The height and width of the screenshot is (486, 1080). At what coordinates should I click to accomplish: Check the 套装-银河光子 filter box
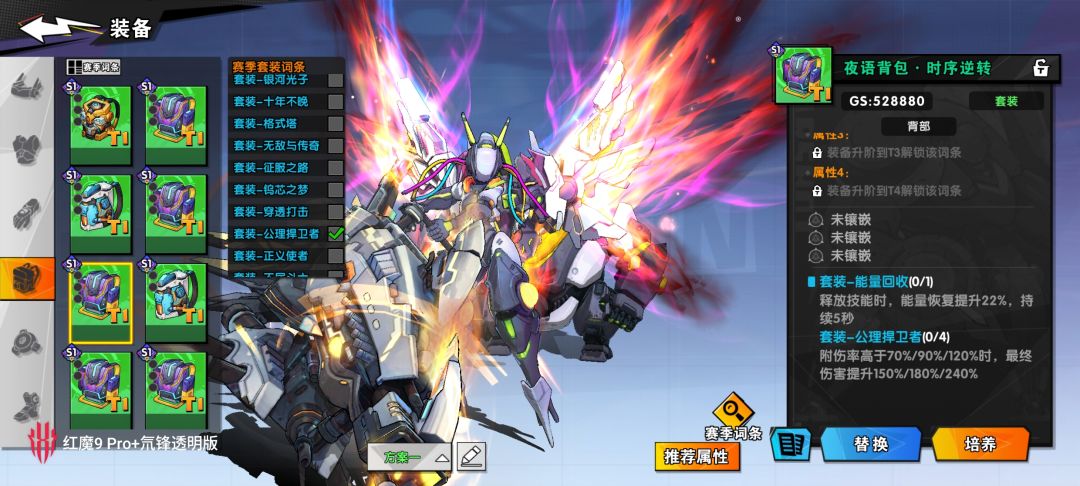(x=336, y=80)
